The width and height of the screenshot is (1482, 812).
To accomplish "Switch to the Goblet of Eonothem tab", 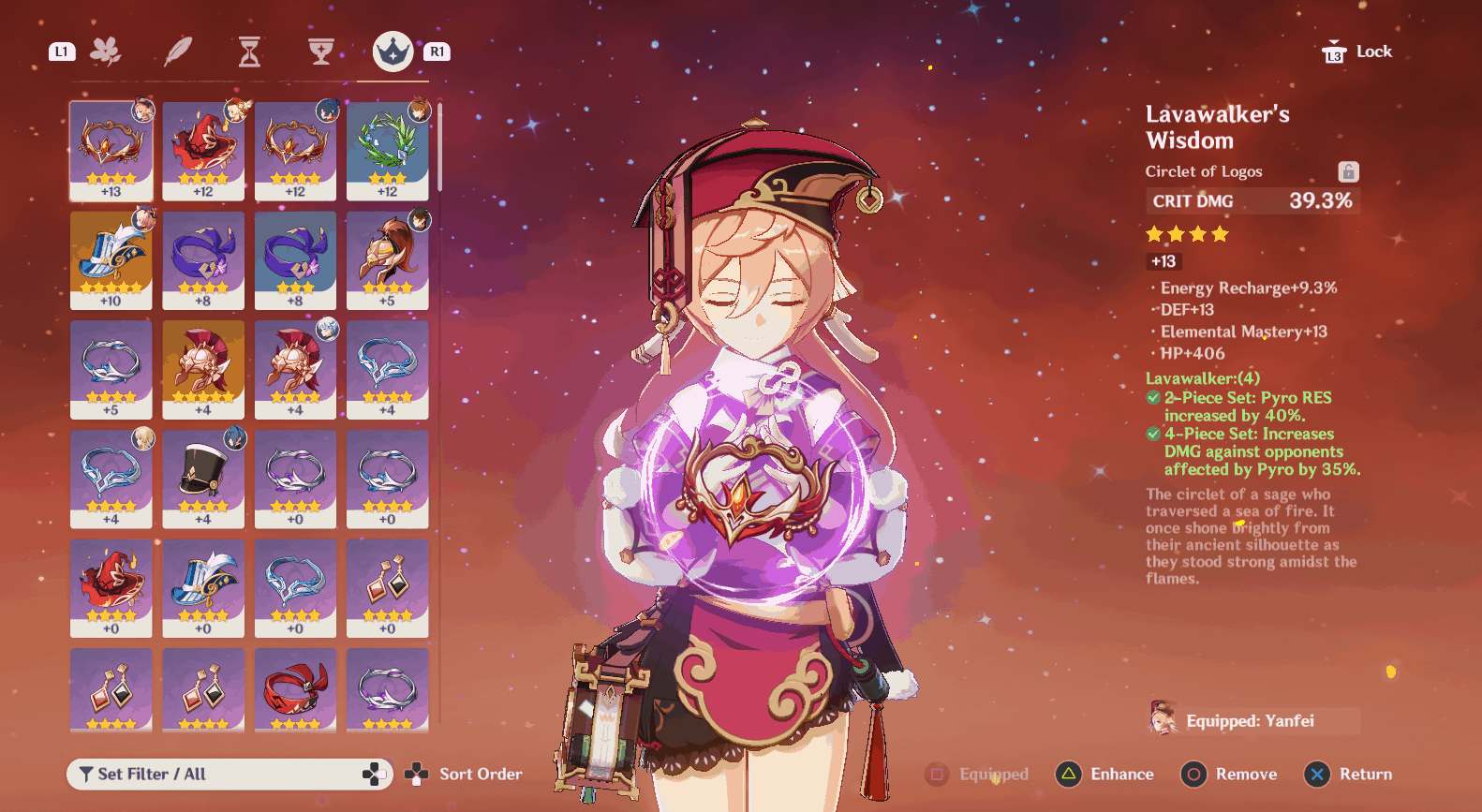I will [x=321, y=52].
